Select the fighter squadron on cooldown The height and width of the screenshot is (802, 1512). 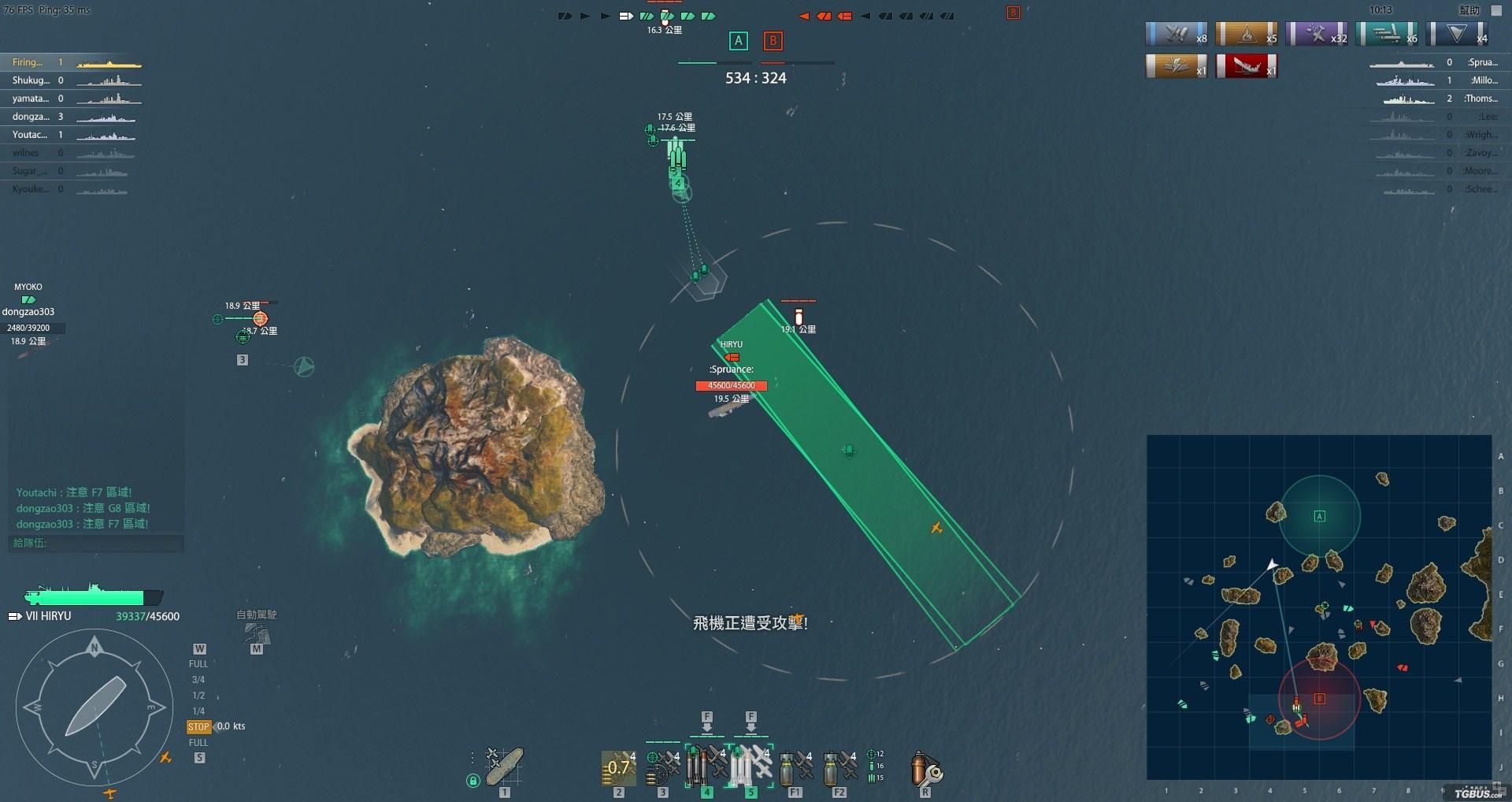coord(619,767)
